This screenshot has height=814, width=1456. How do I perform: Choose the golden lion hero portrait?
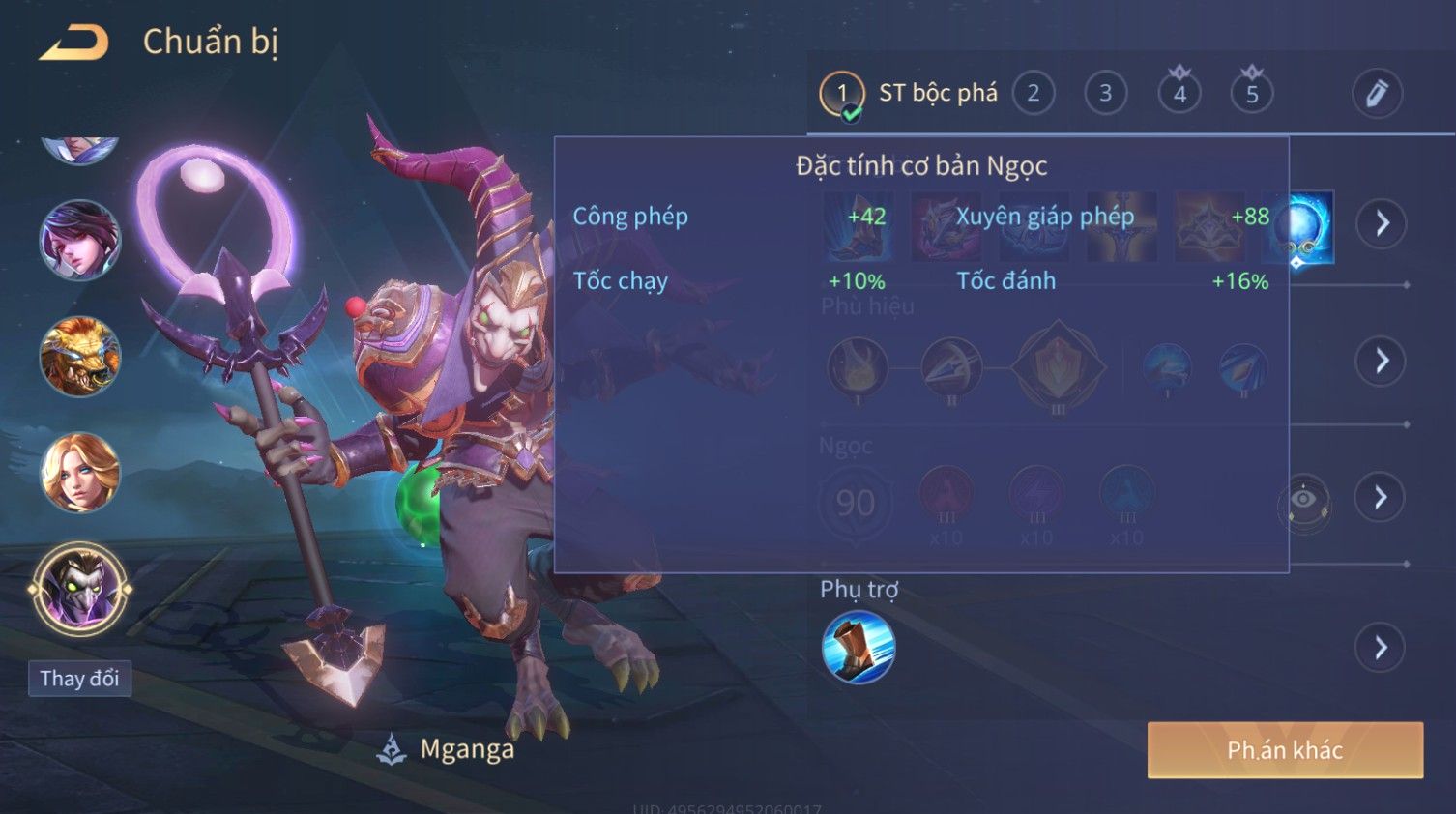pyautogui.click(x=80, y=357)
